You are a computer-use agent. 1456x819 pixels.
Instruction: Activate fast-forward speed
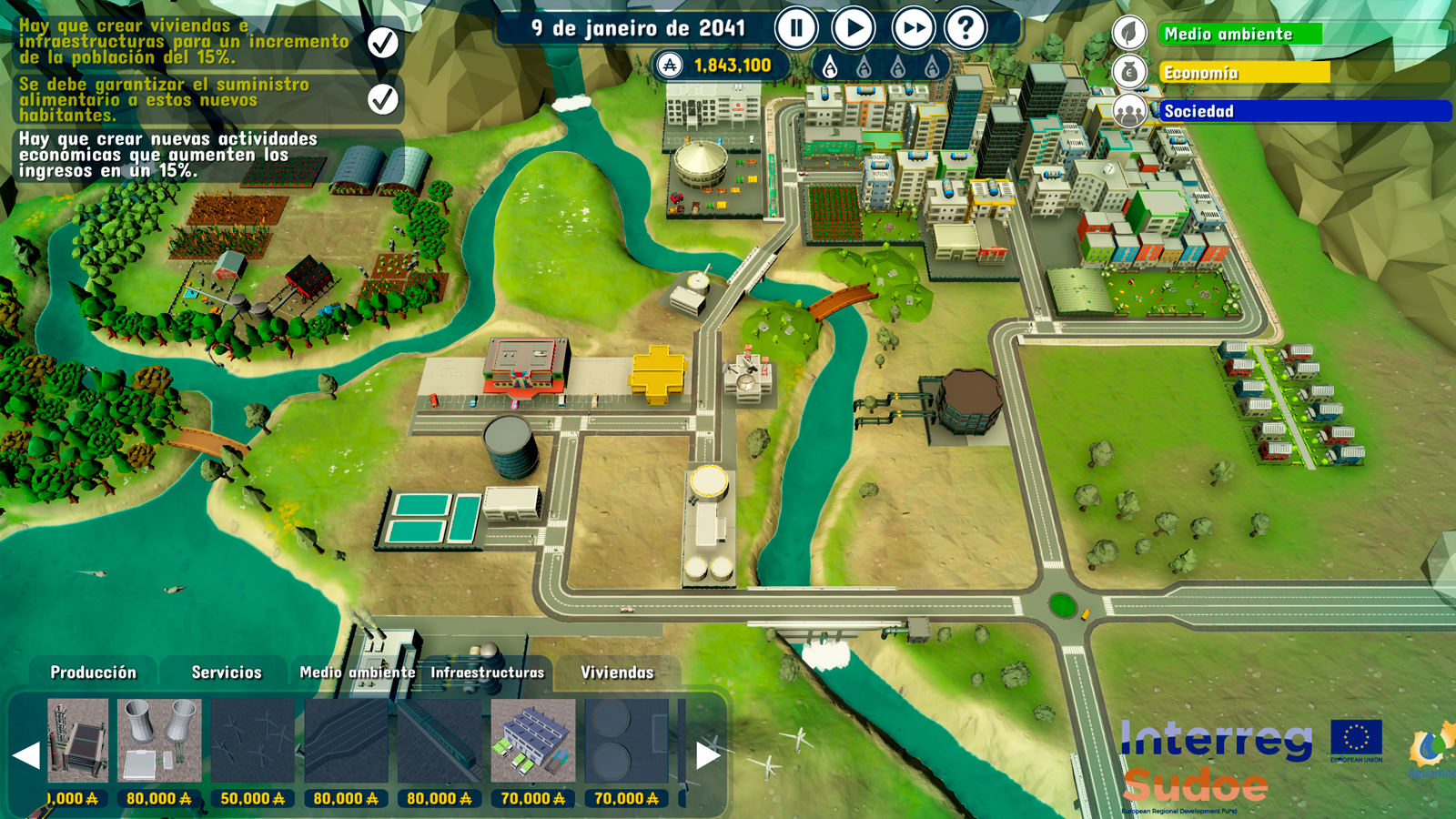[913, 29]
